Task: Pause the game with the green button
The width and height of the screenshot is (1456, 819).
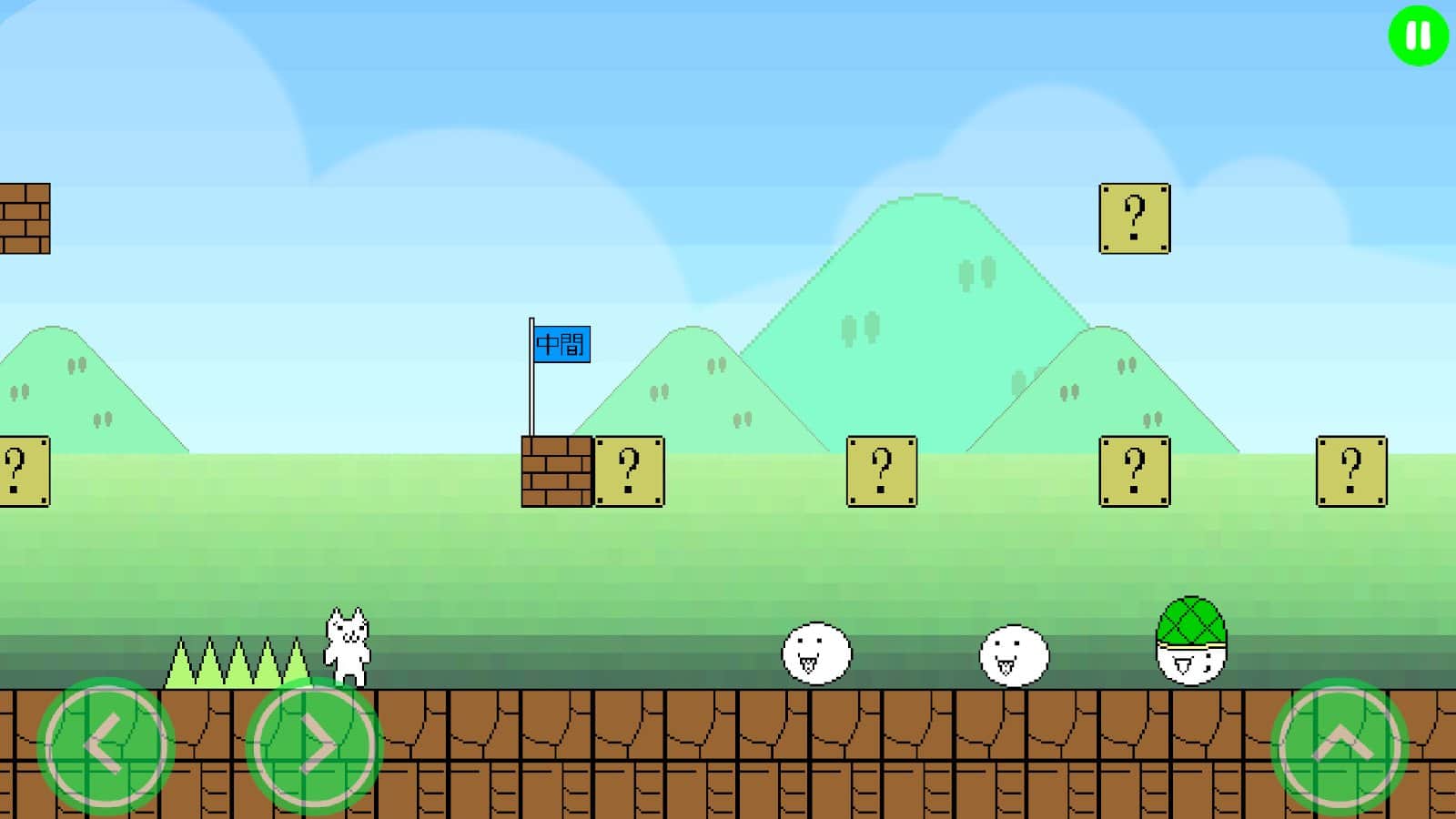Action: coord(1418,36)
